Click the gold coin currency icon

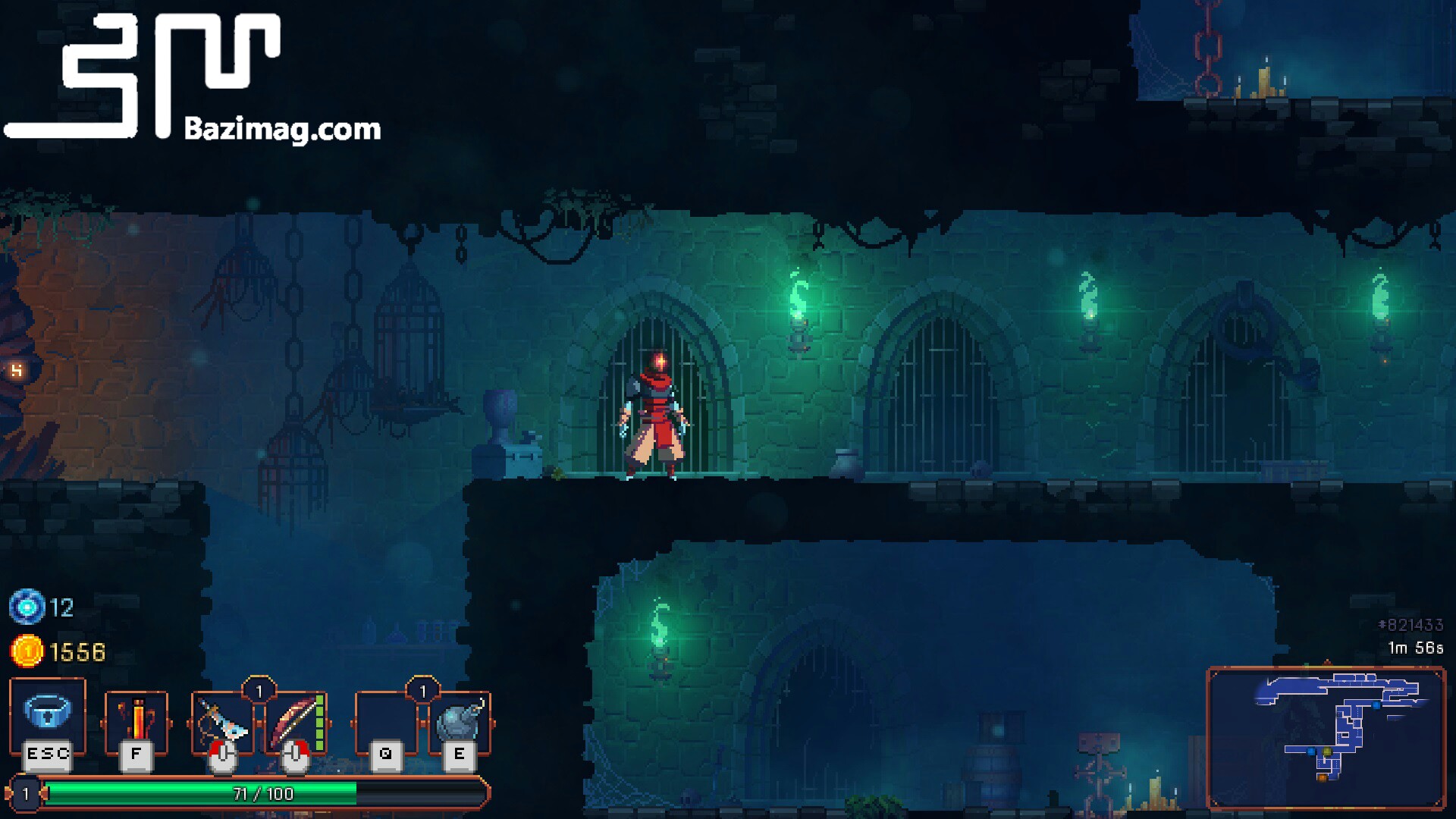28,650
